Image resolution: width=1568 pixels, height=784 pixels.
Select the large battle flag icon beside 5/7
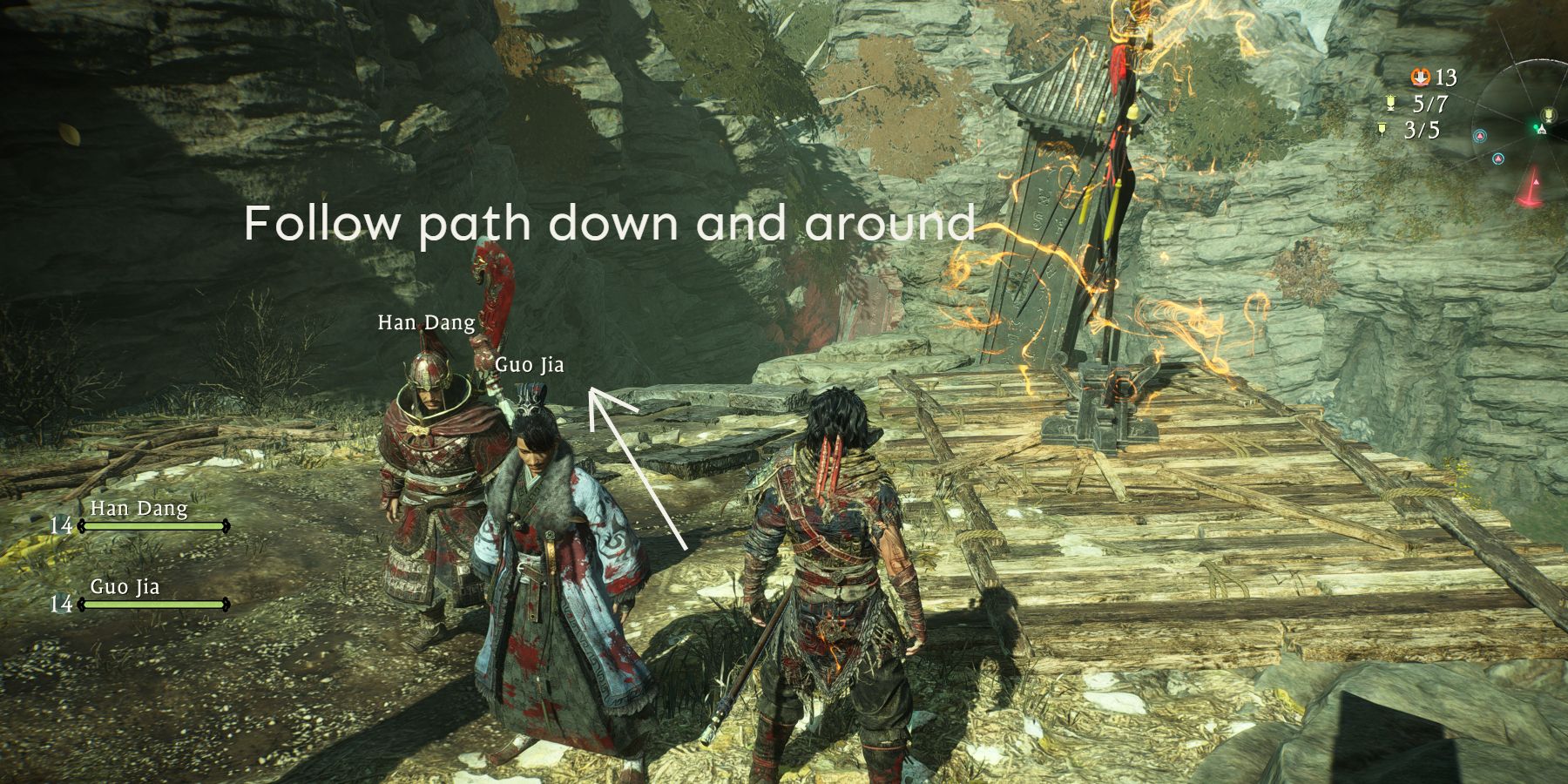[1390, 103]
